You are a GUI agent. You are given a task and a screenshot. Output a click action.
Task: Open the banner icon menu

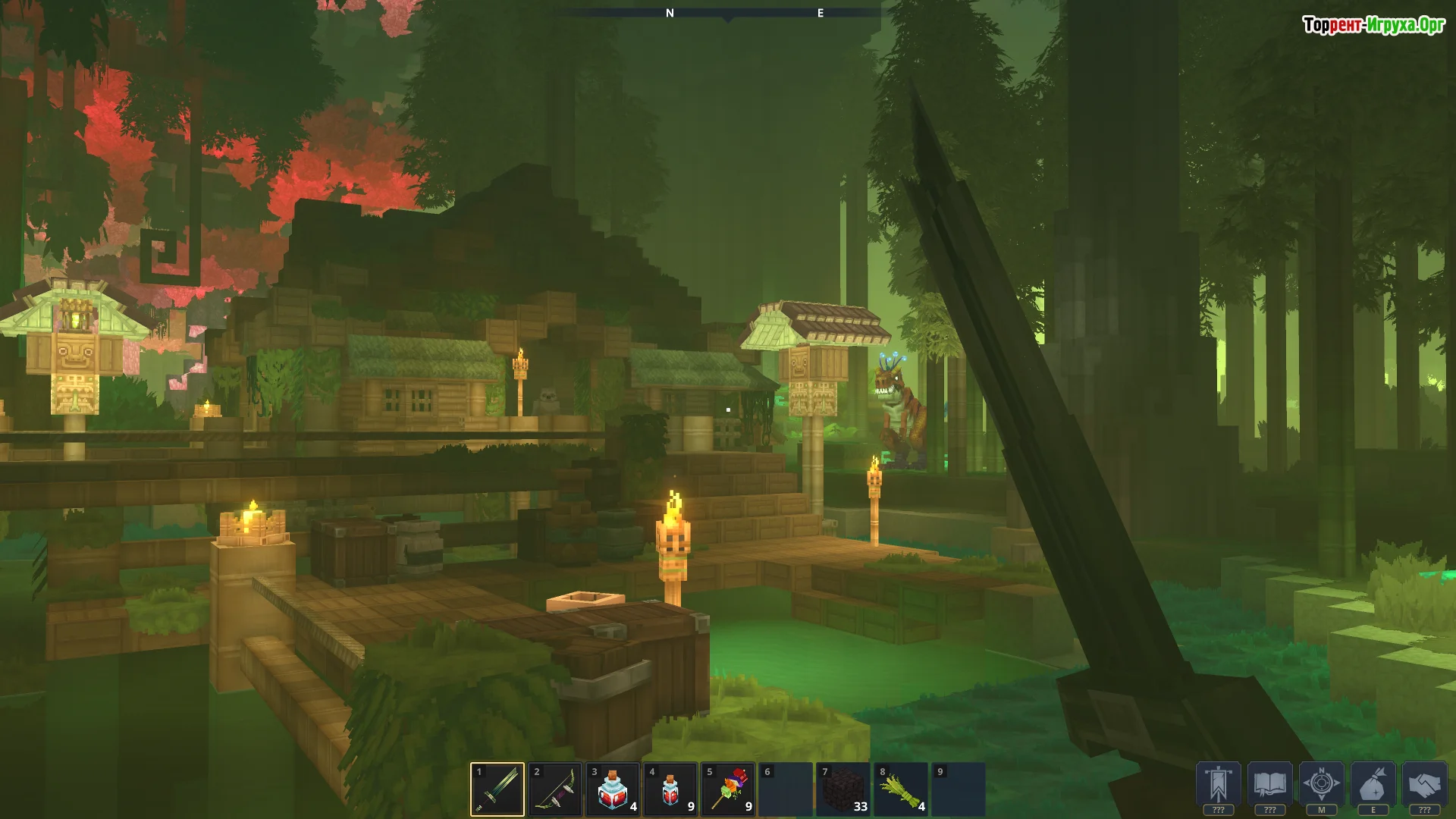tap(1219, 784)
